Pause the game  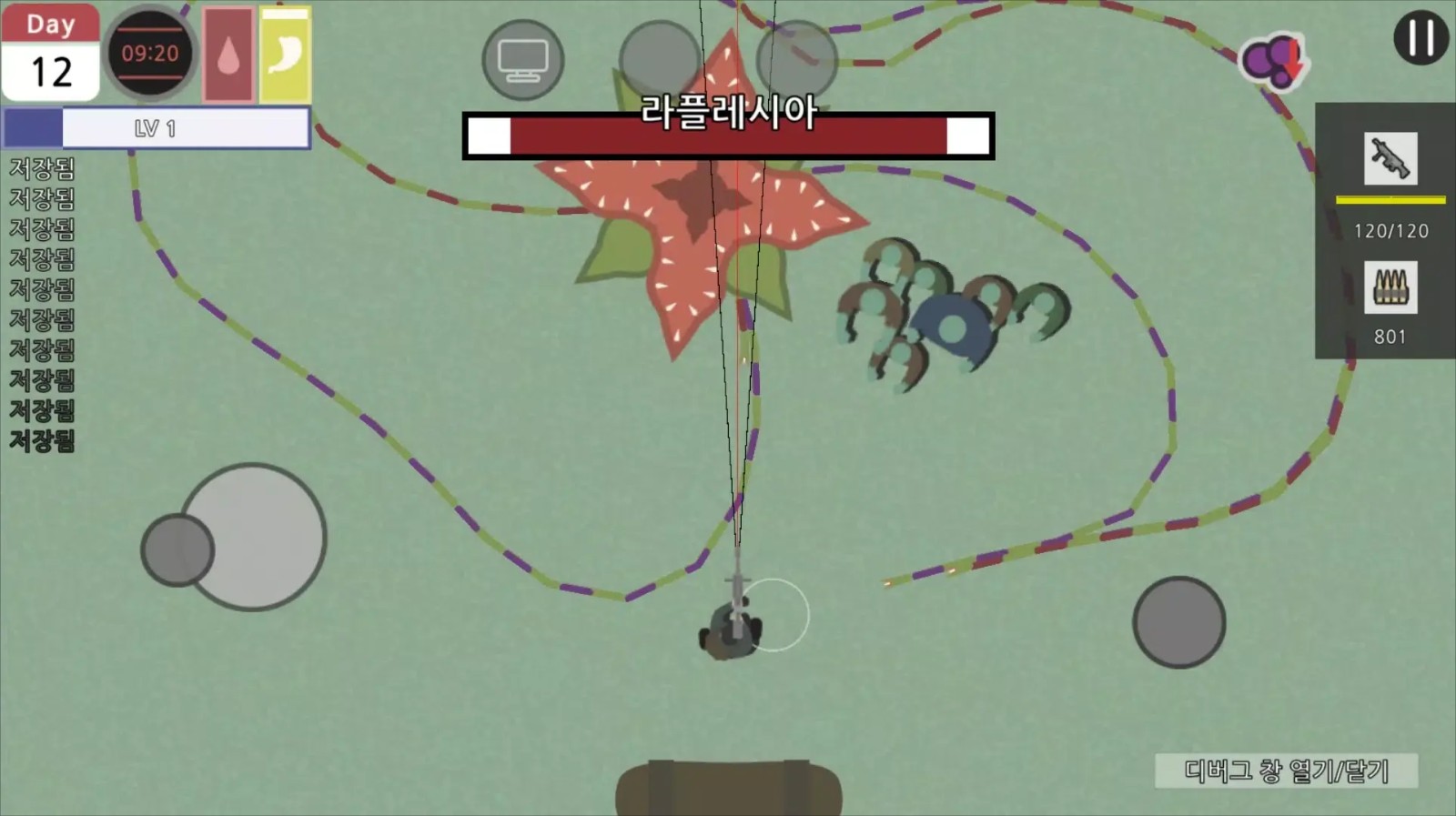[1421, 38]
